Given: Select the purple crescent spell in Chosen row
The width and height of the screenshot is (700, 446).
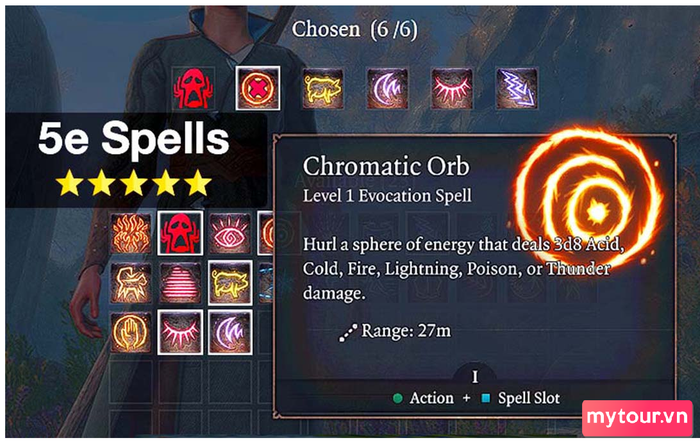Looking at the screenshot, I should 388,88.
